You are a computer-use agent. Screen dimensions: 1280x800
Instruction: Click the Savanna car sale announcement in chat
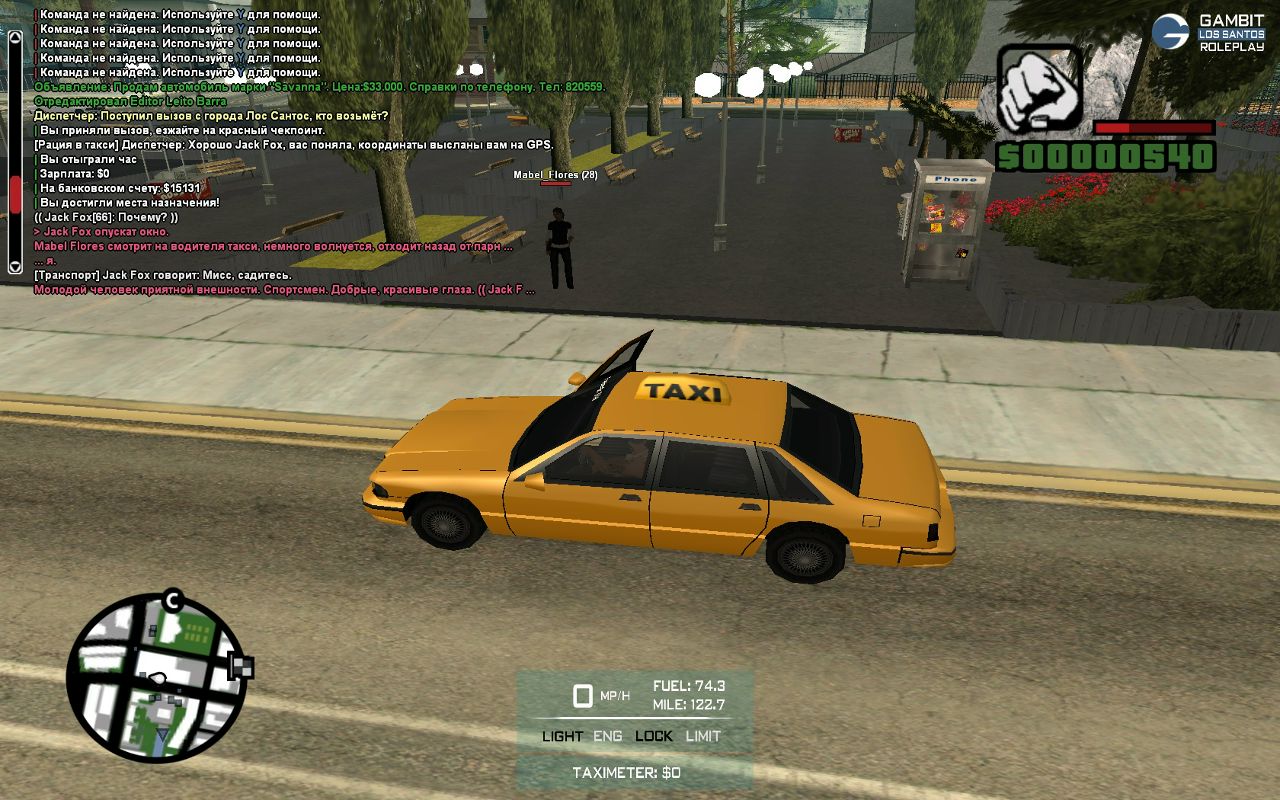tap(319, 87)
